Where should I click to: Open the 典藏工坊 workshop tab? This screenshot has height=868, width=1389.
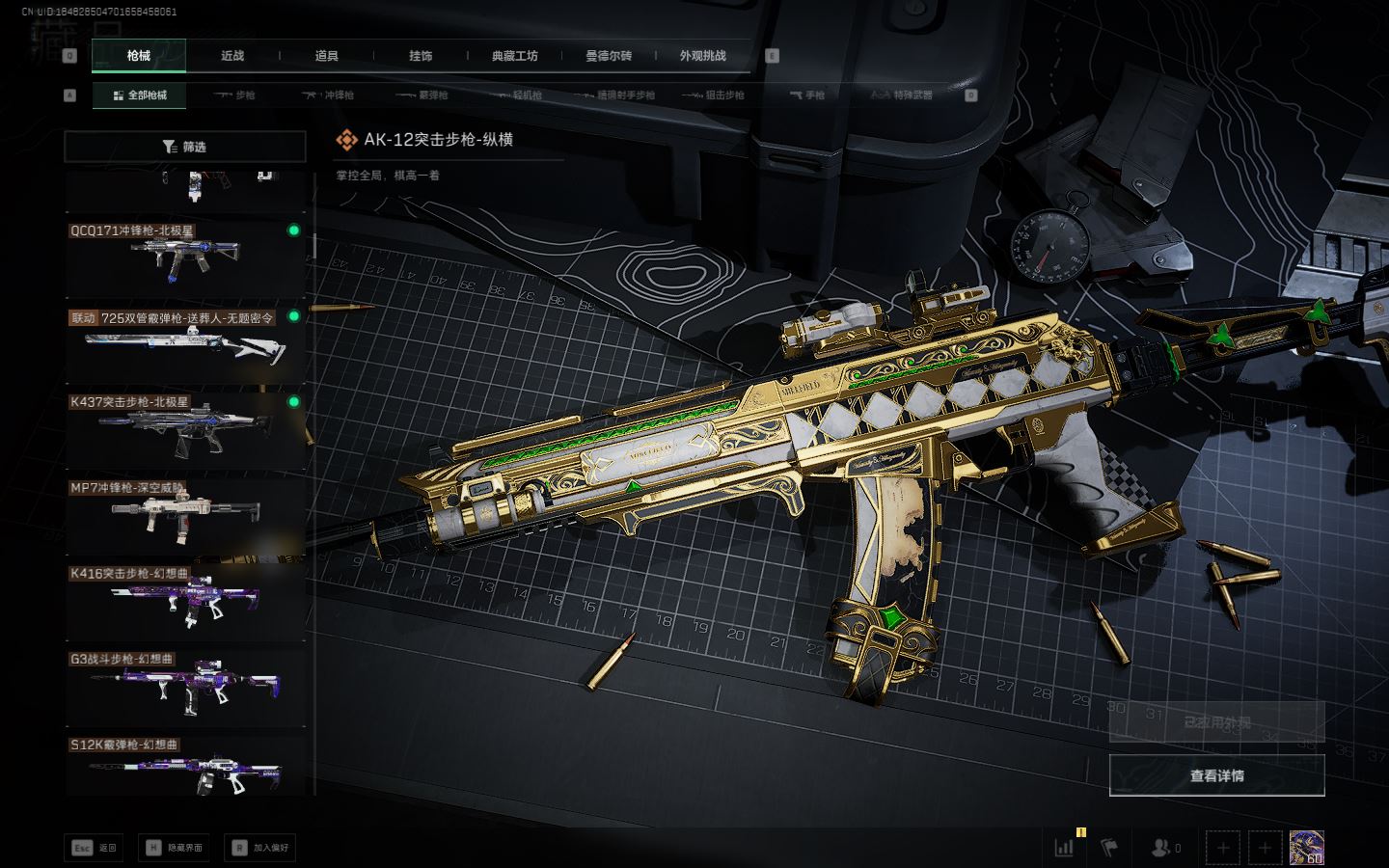click(514, 56)
